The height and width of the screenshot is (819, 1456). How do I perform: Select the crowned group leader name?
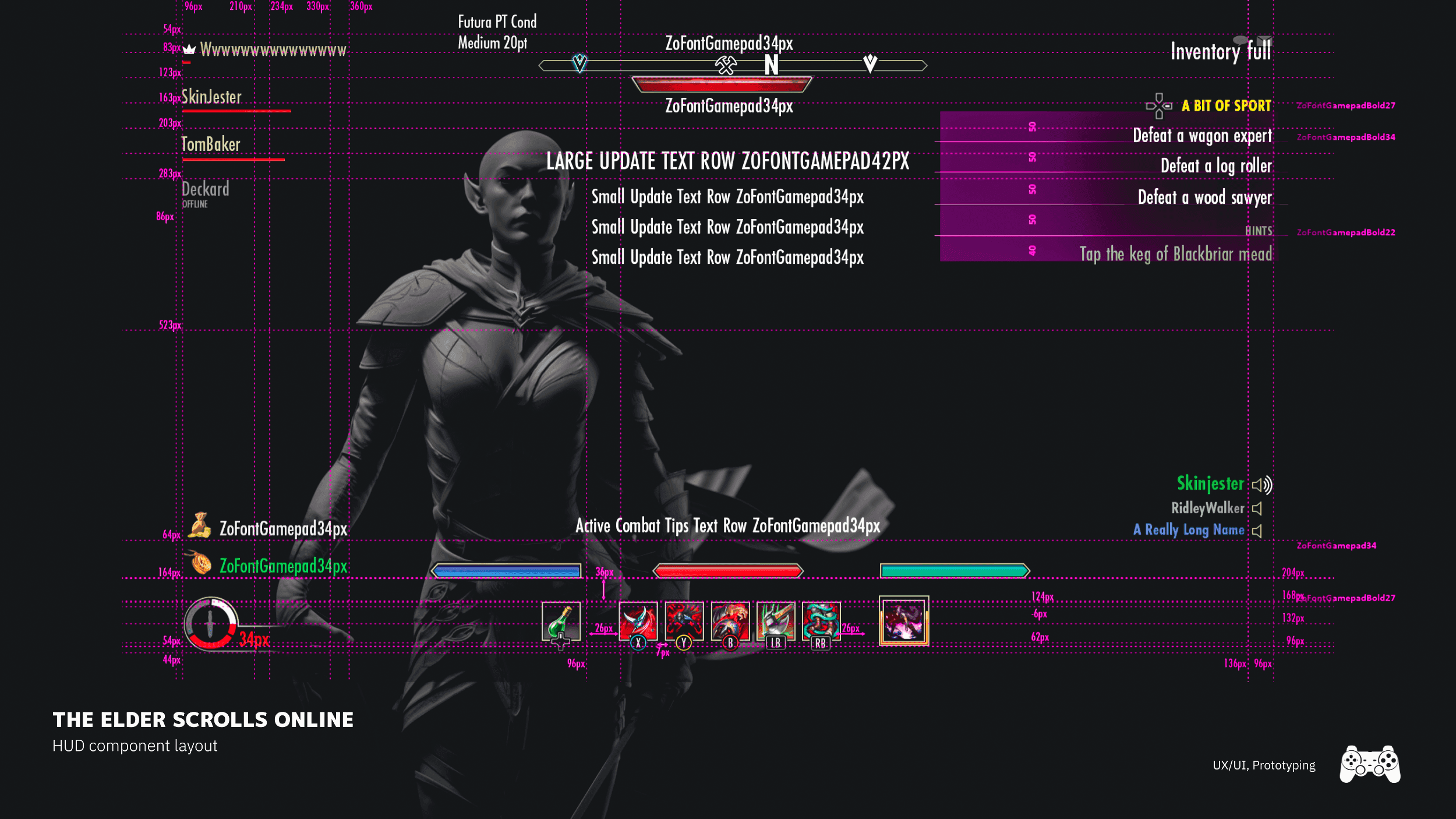tap(273, 50)
